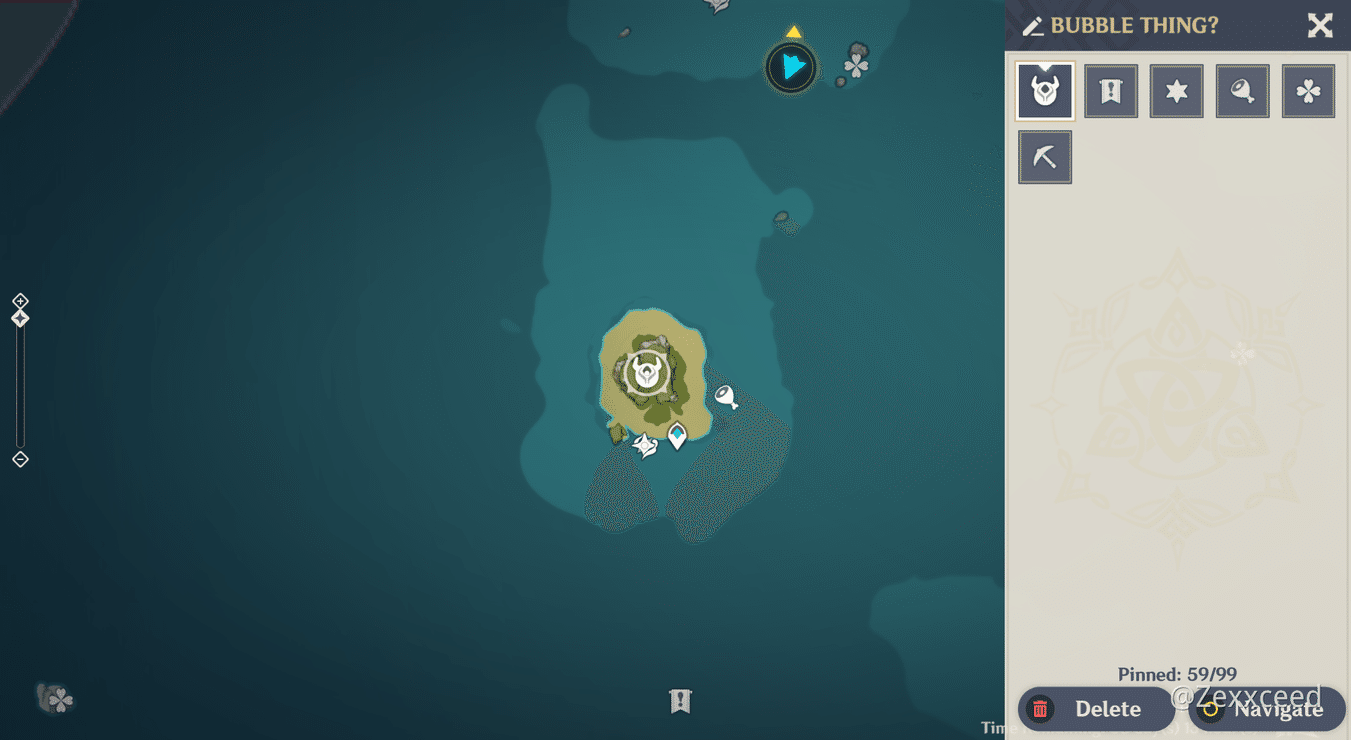Close the BUBBLE THING? panel
The width and height of the screenshot is (1351, 740).
click(1320, 26)
